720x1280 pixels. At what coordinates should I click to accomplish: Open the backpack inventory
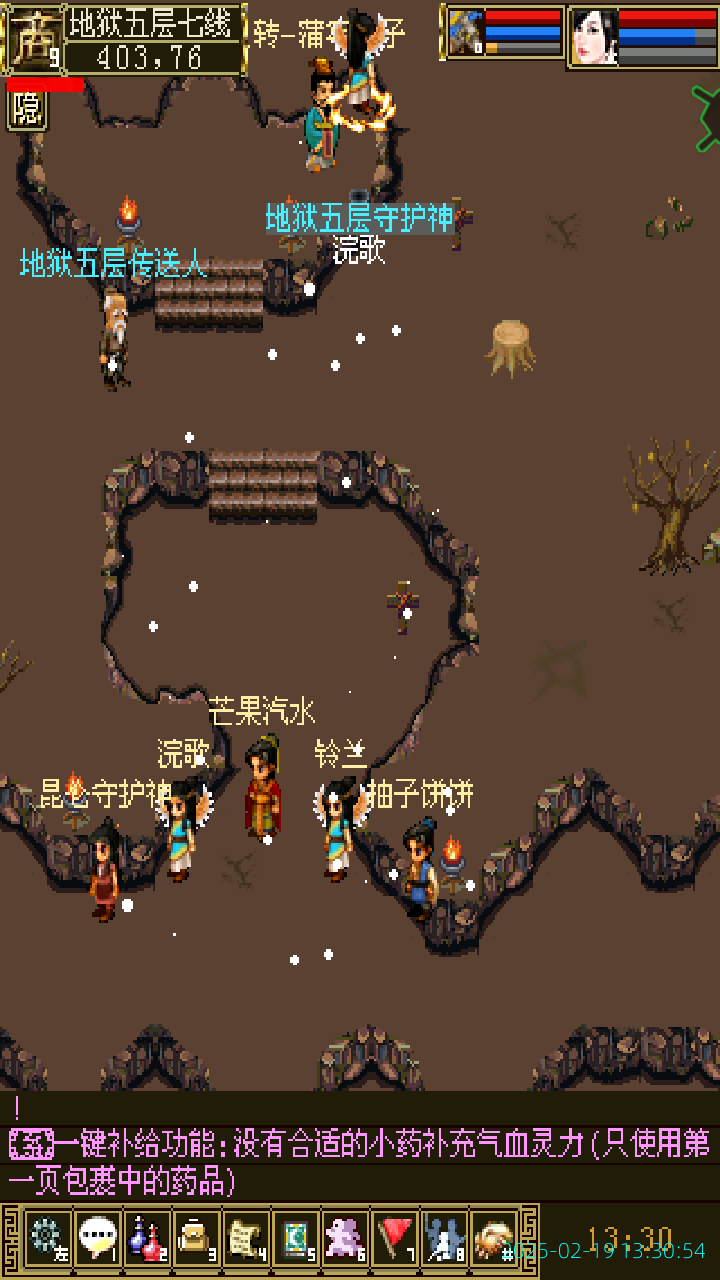click(196, 1240)
